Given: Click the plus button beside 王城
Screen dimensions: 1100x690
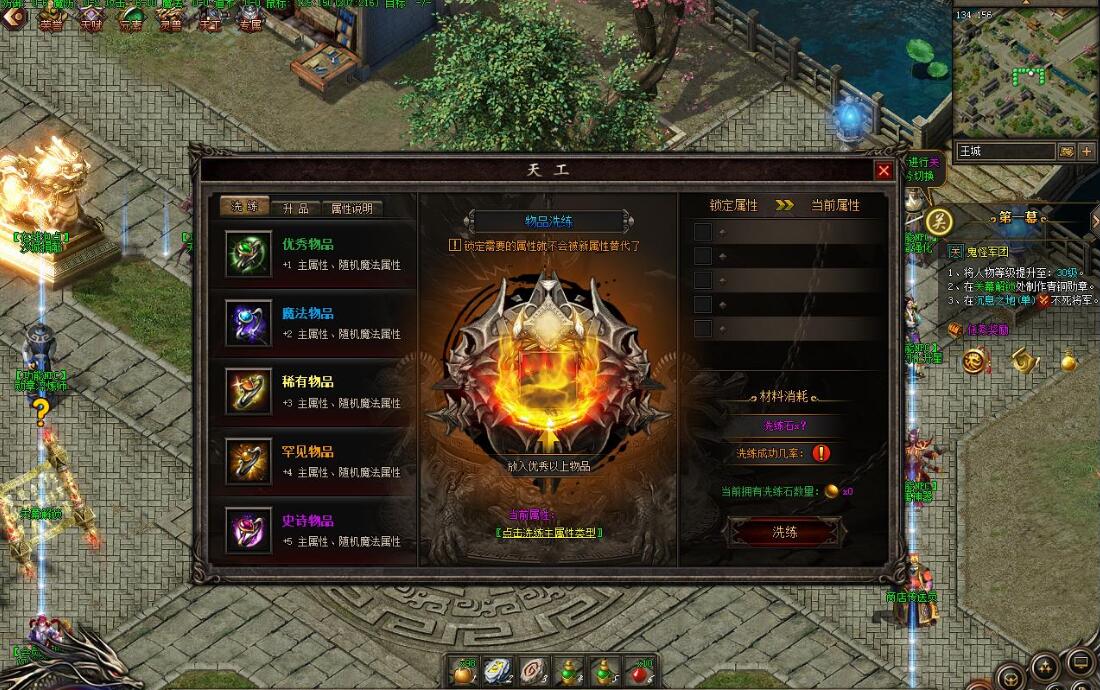Looking at the screenshot, I should click(x=1087, y=151).
